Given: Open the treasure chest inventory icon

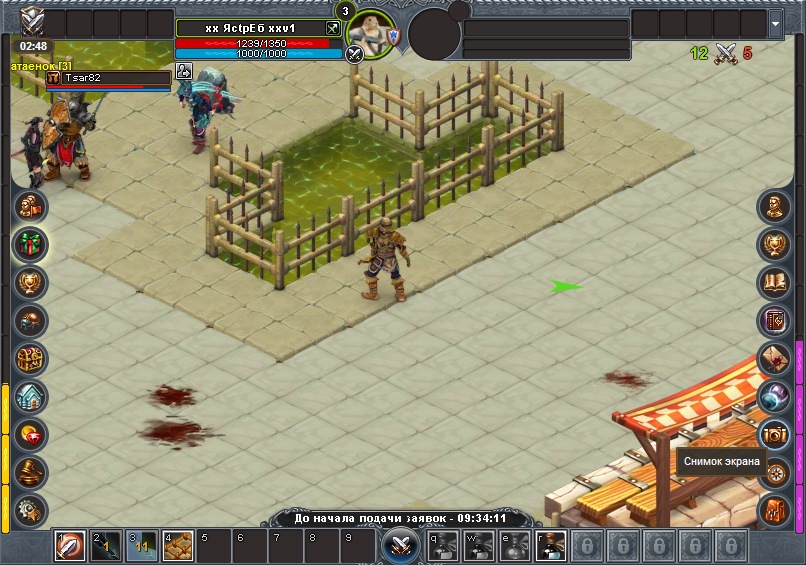Looking at the screenshot, I should pyautogui.click(x=30, y=358).
